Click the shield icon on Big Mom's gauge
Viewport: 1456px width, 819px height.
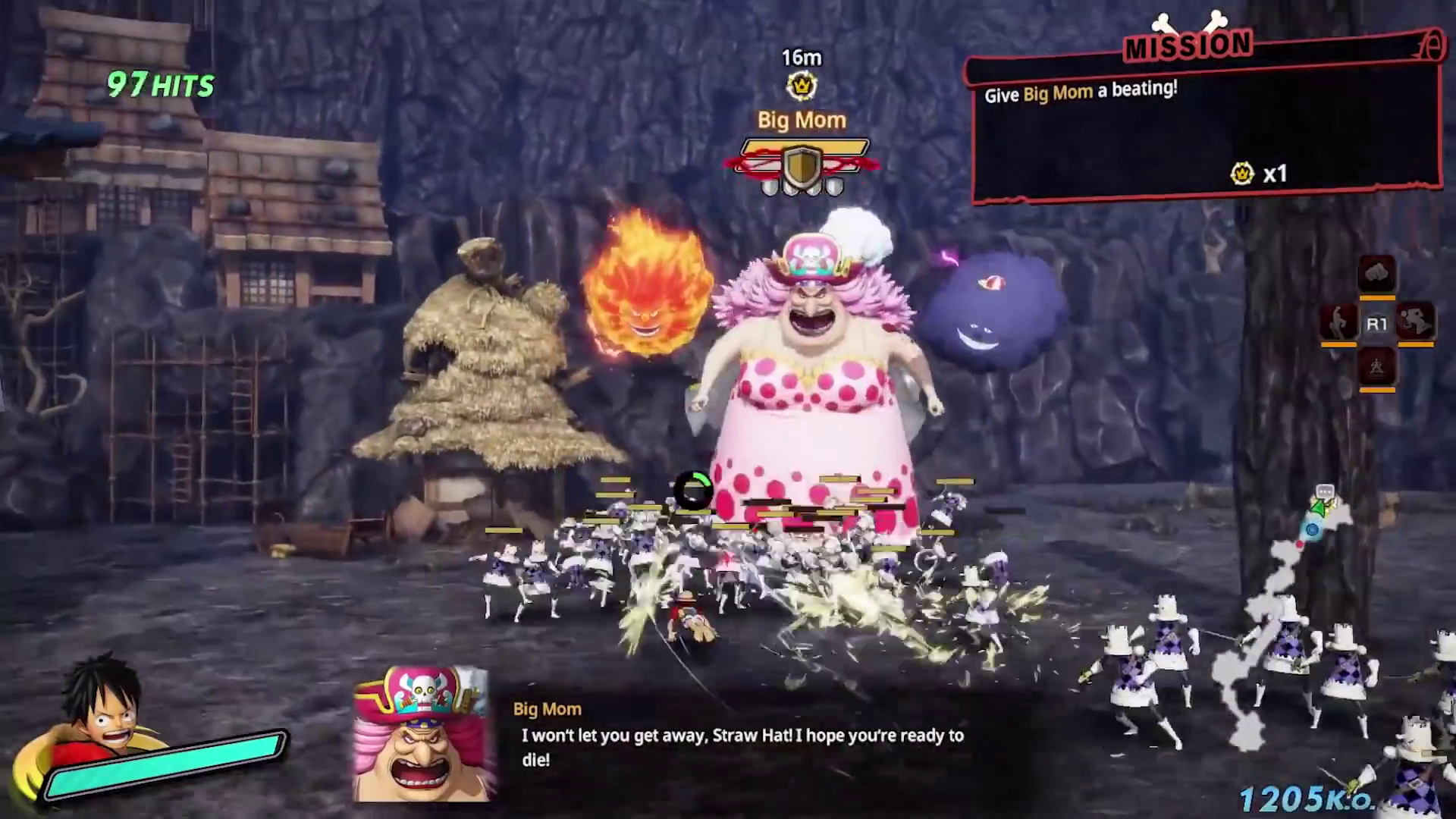coord(802,165)
